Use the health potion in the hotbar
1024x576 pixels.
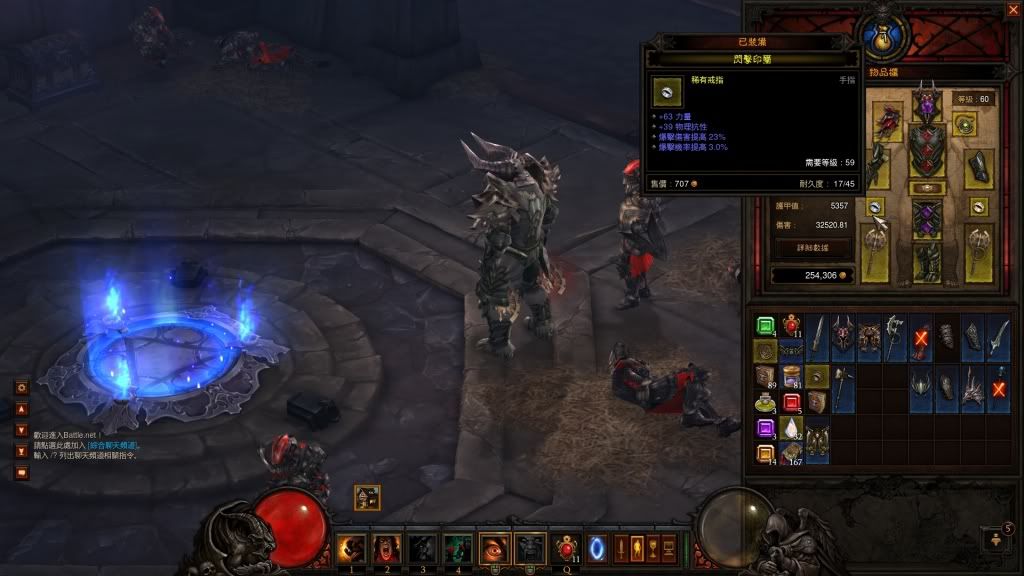click(x=568, y=548)
